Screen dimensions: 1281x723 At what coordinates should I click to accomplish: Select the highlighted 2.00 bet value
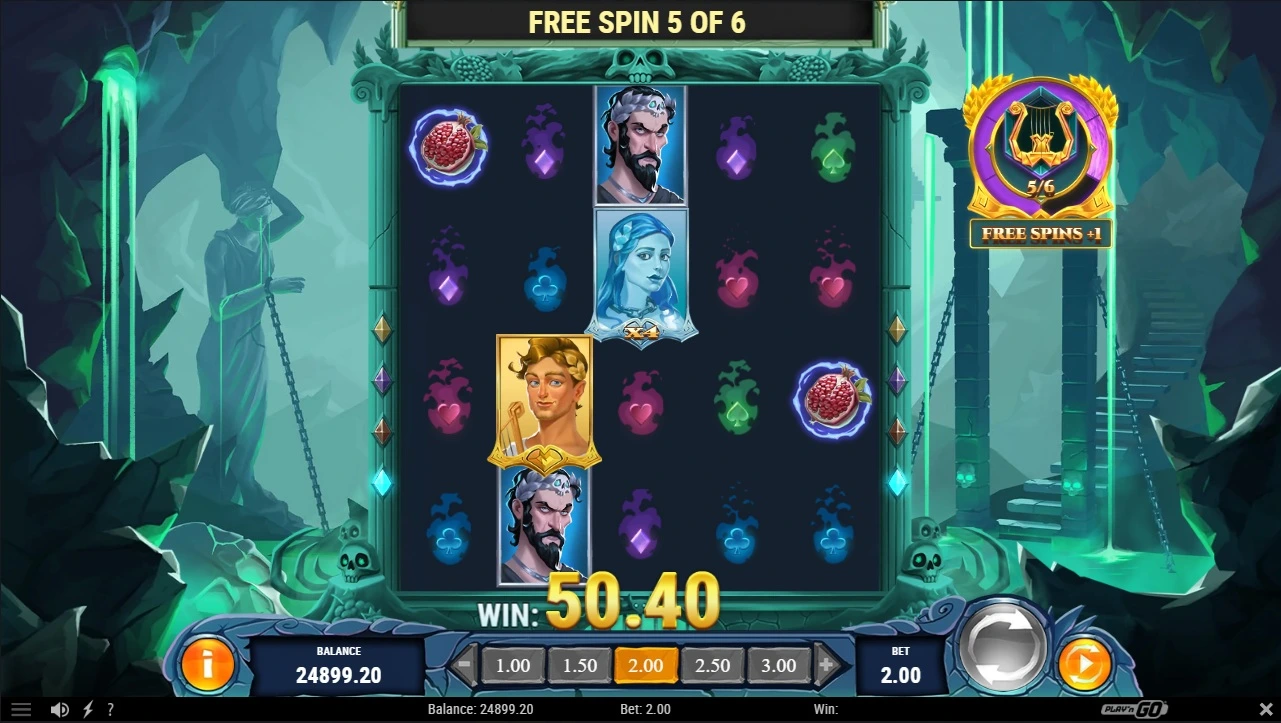(x=646, y=665)
